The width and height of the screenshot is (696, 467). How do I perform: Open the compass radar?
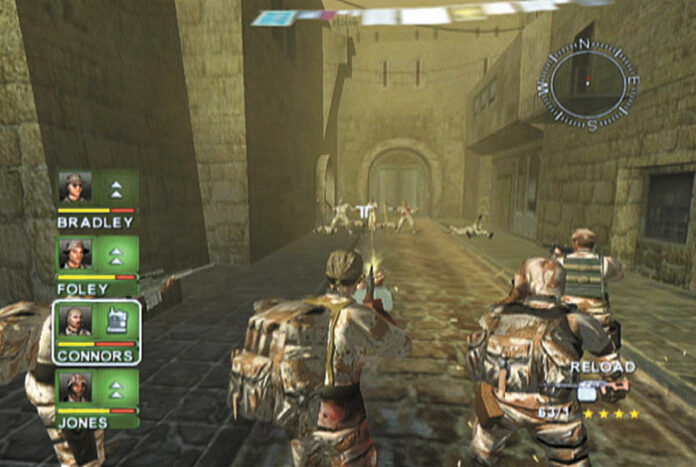[588, 84]
